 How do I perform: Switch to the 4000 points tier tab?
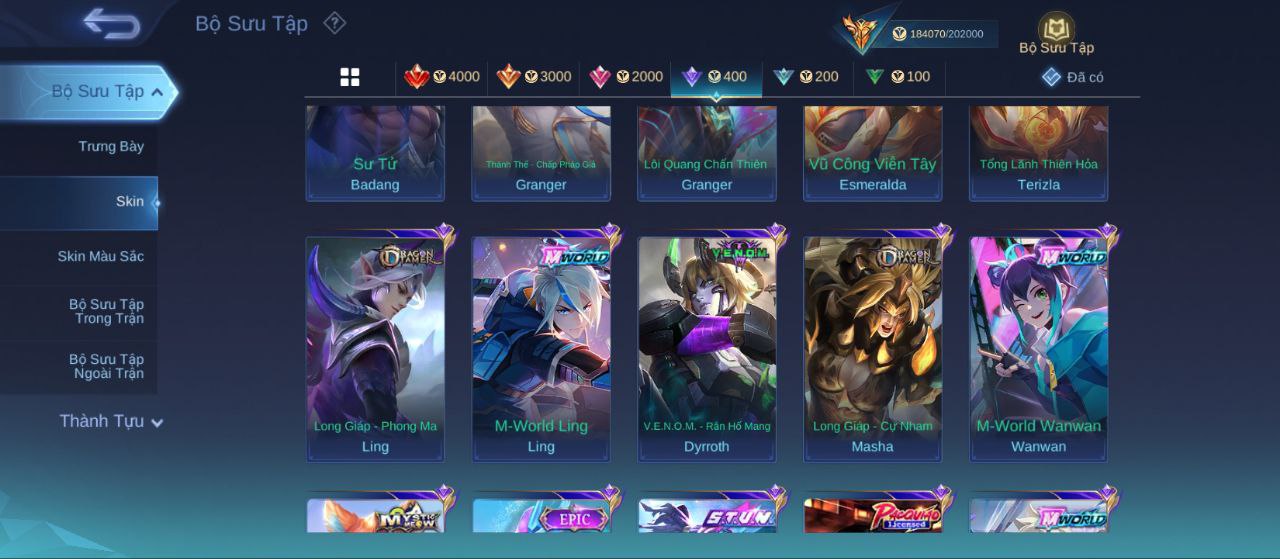point(441,77)
